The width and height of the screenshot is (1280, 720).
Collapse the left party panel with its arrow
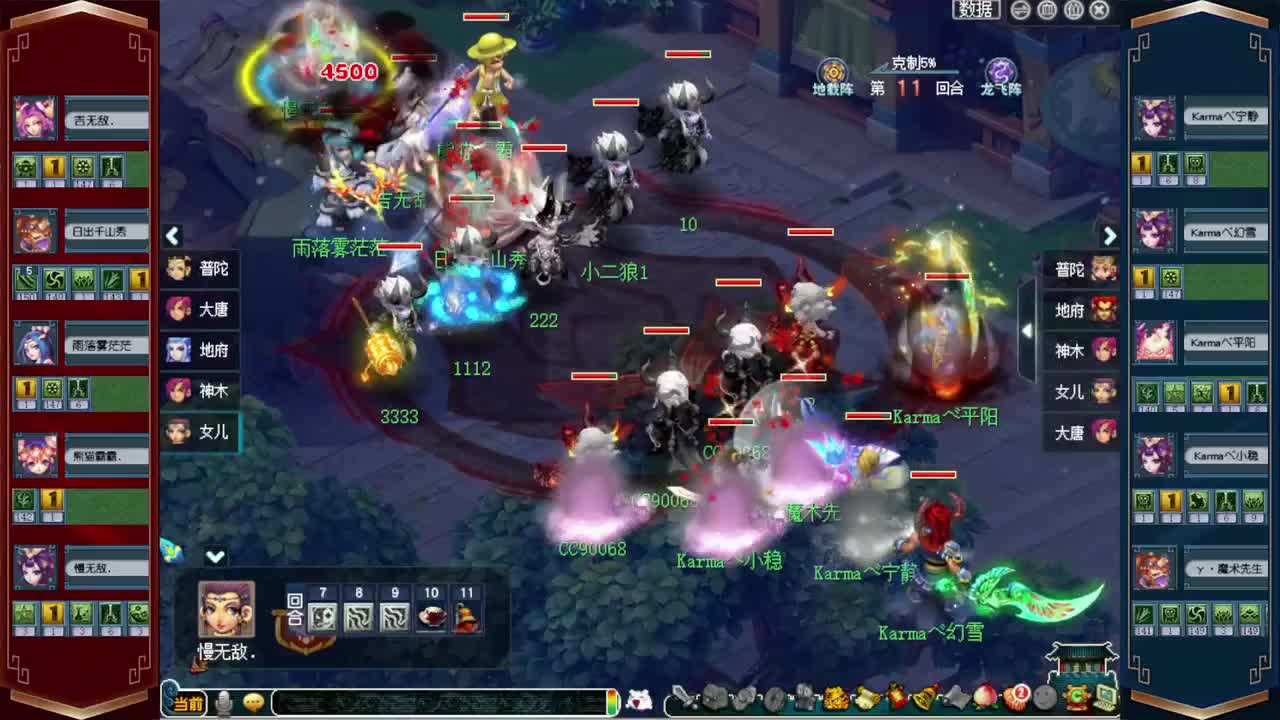[172, 236]
